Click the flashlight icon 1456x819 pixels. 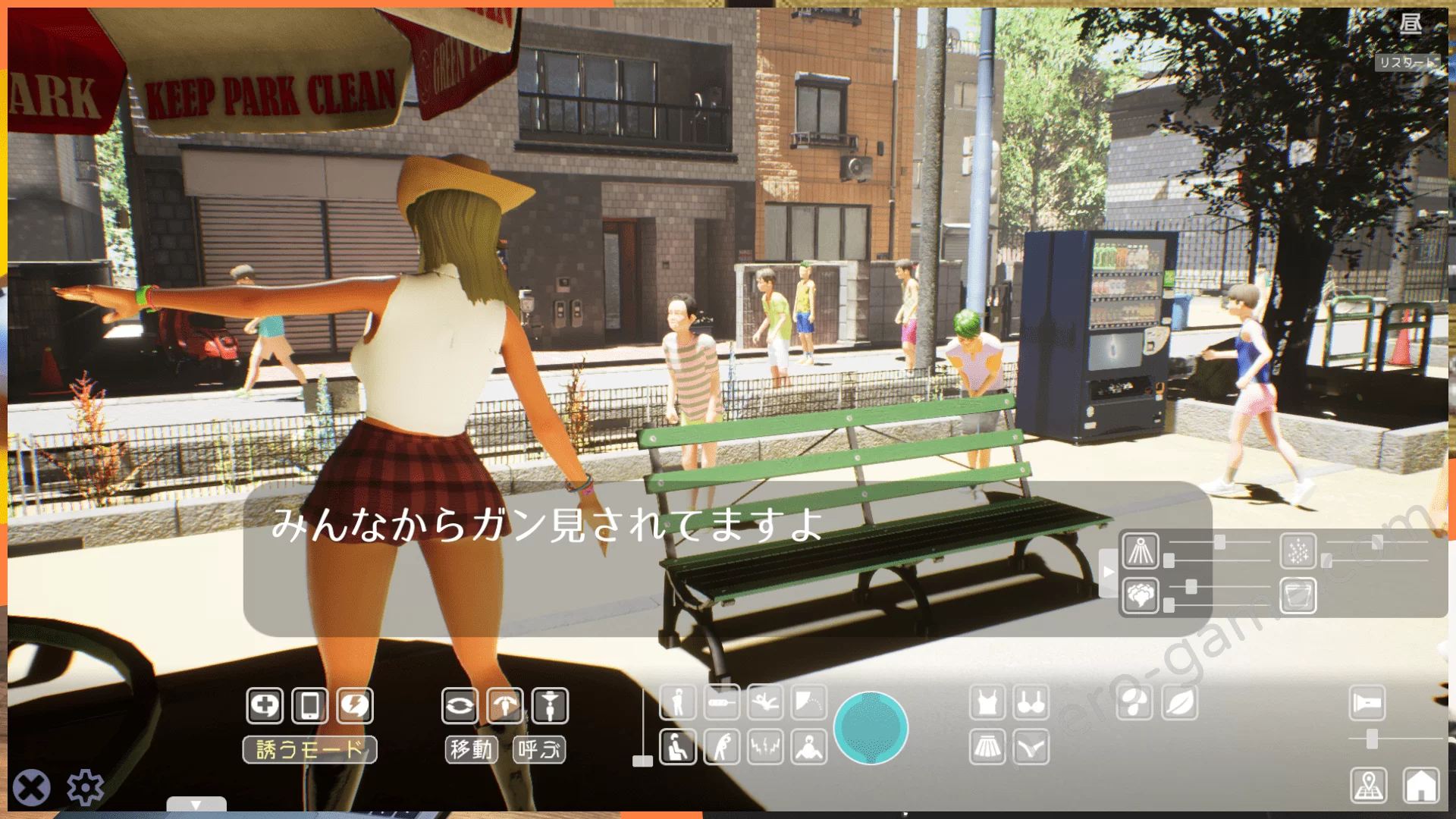pos(1367,703)
